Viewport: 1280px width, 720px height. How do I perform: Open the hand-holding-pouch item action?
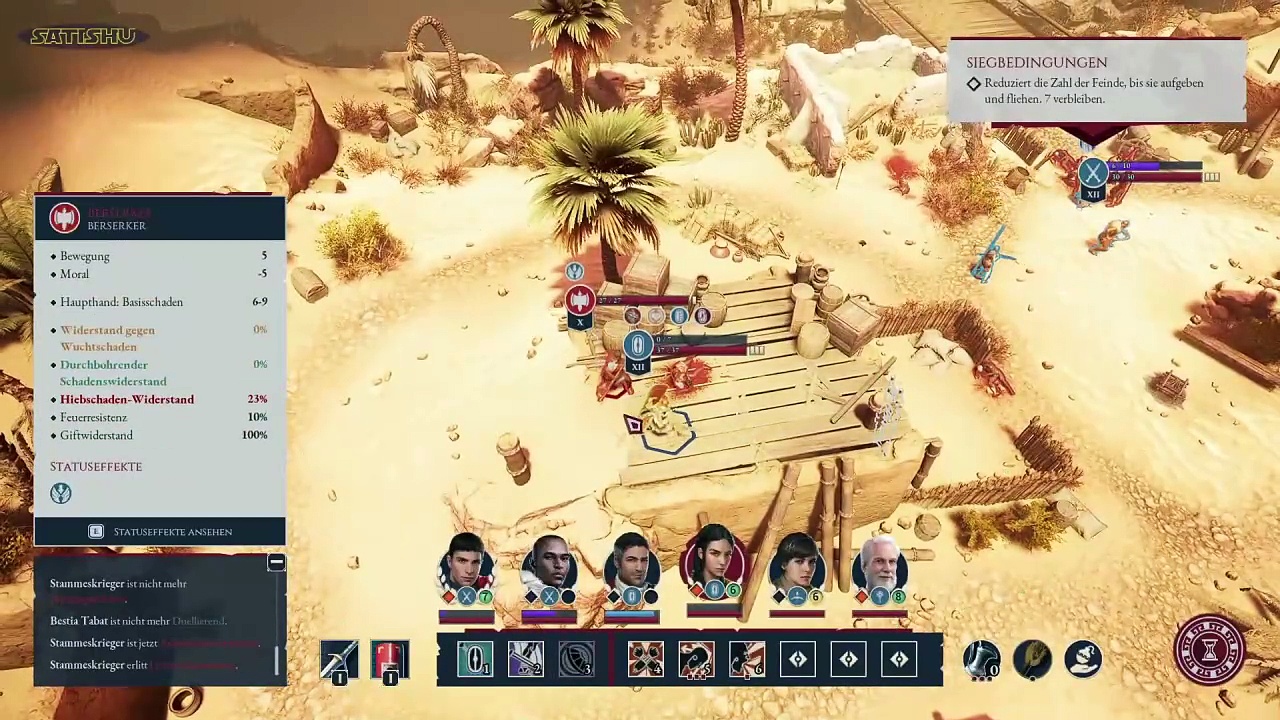1083,659
